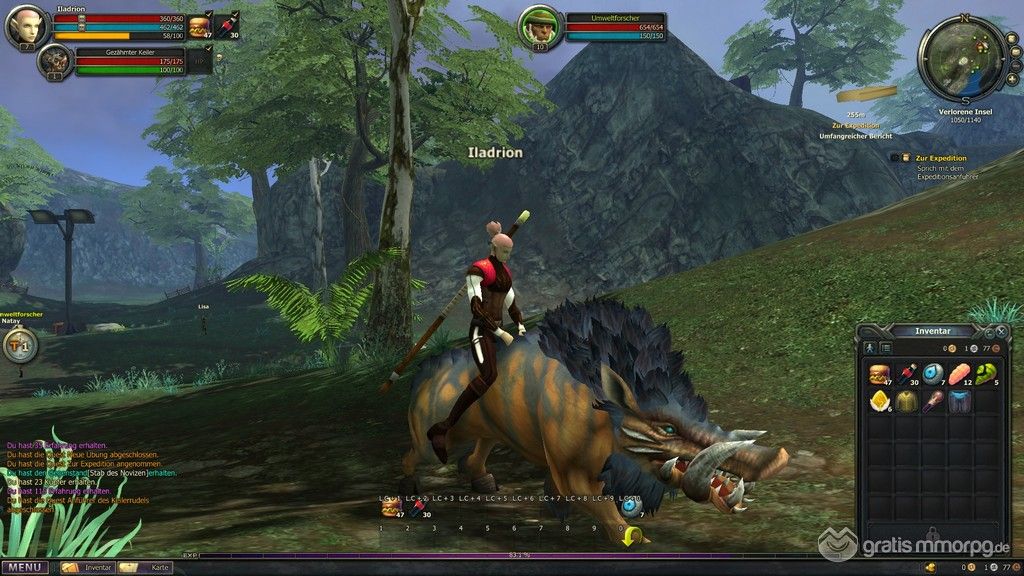This screenshot has width=1024, height=576.
Task: Open the Verlorene Insel minimap
Action: point(963,57)
